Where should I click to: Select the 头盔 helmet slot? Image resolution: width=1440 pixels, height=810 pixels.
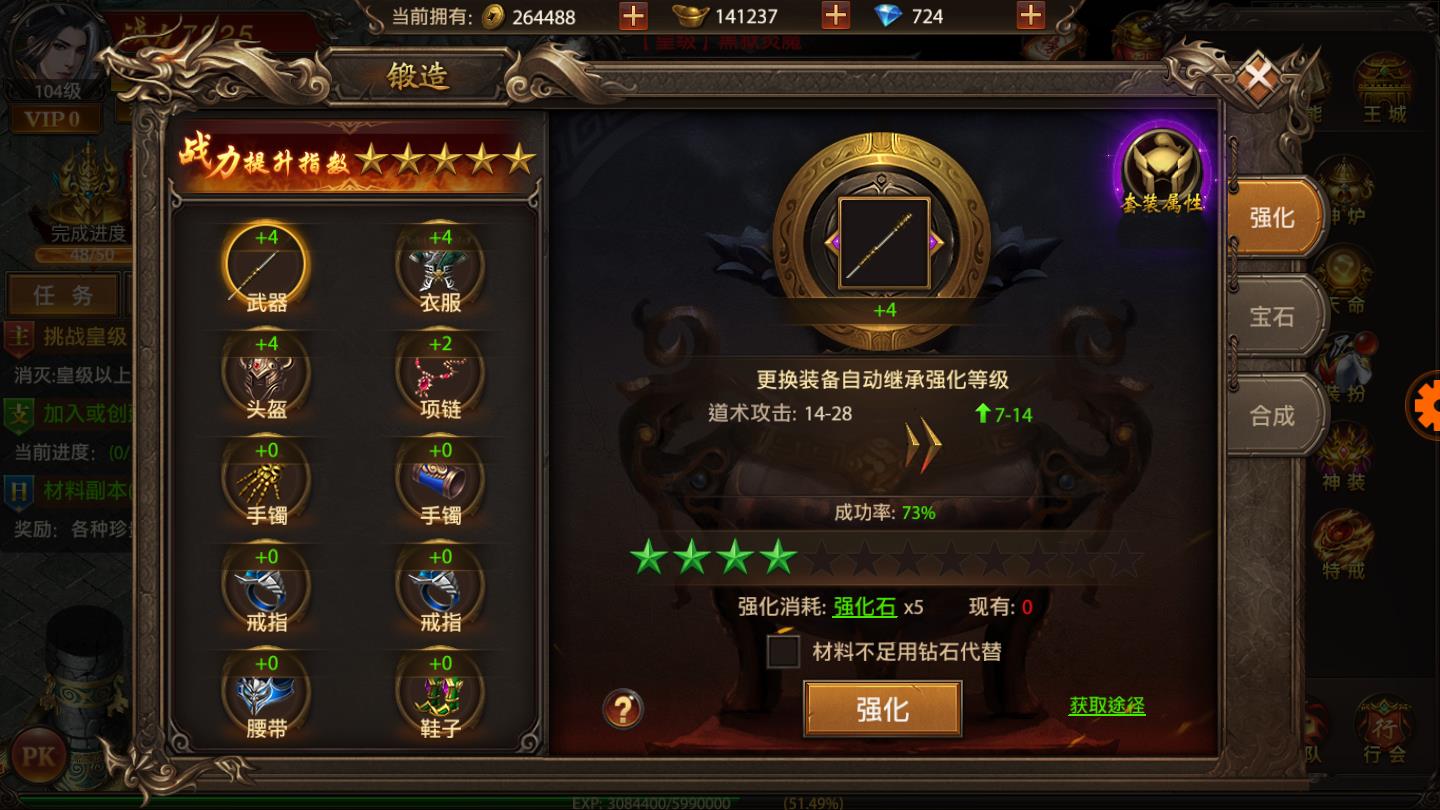267,375
